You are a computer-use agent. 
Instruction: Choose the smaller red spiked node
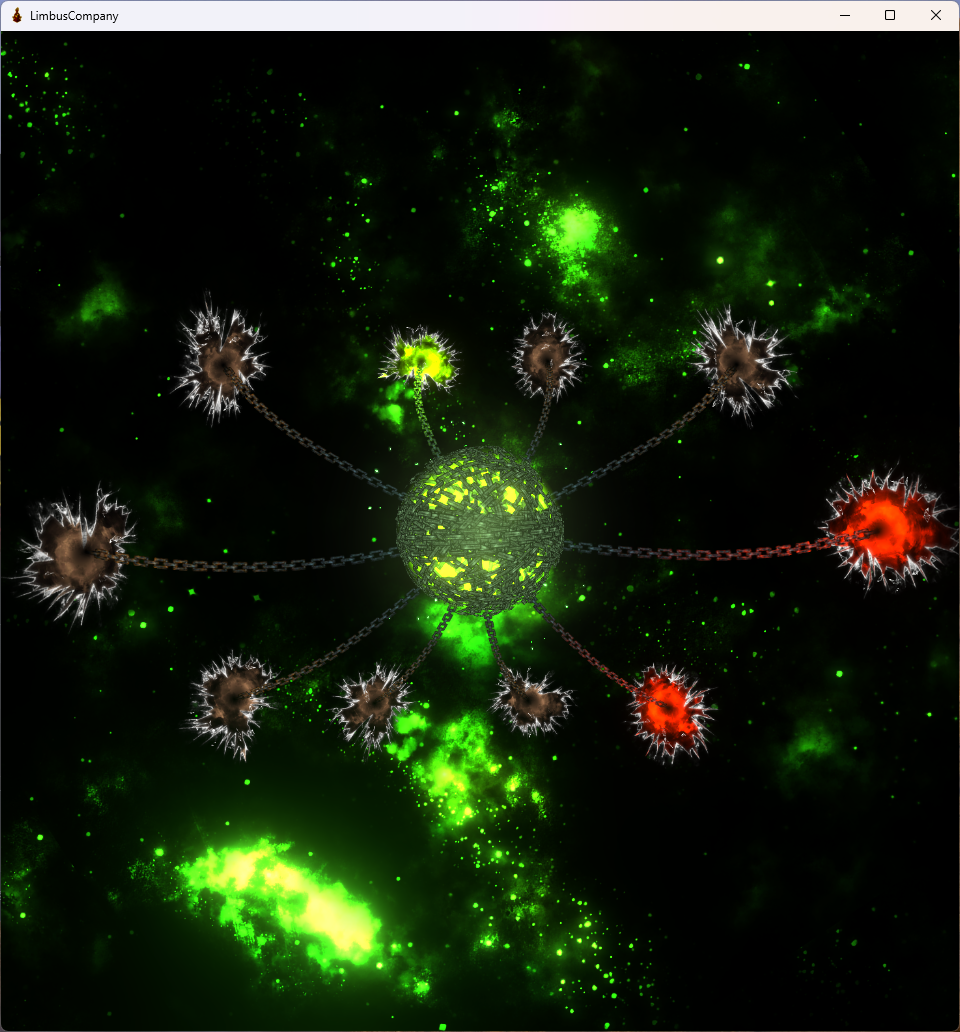click(x=669, y=709)
